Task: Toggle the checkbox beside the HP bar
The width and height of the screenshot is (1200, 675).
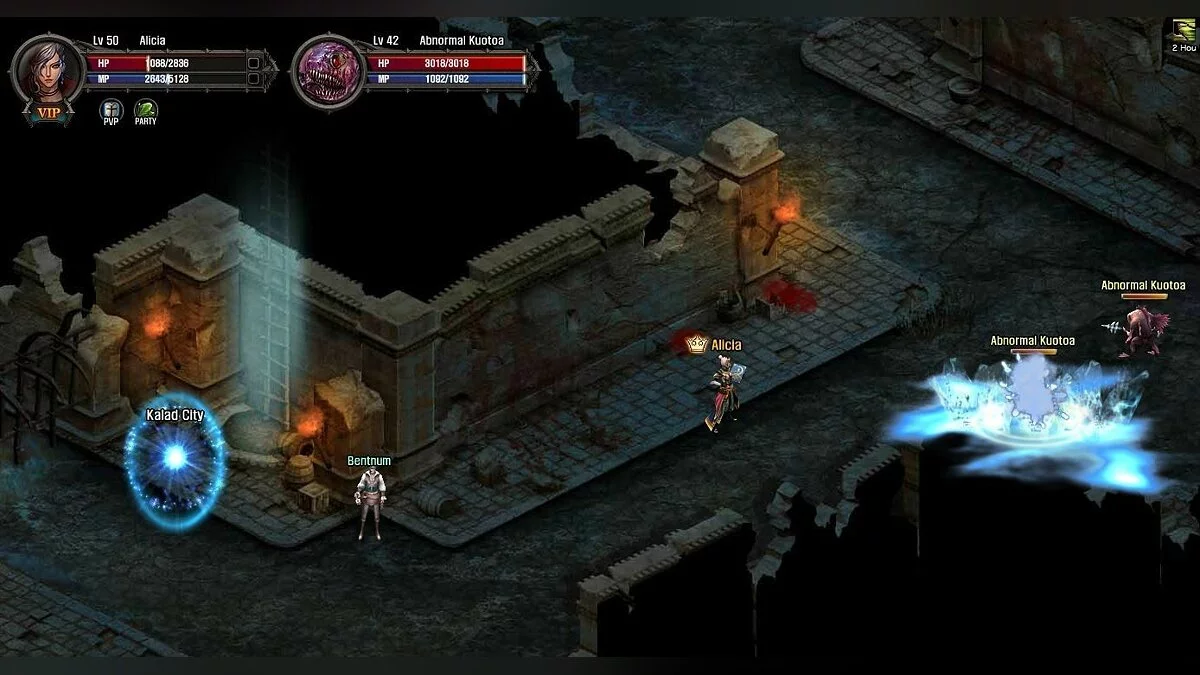Action: pos(254,62)
